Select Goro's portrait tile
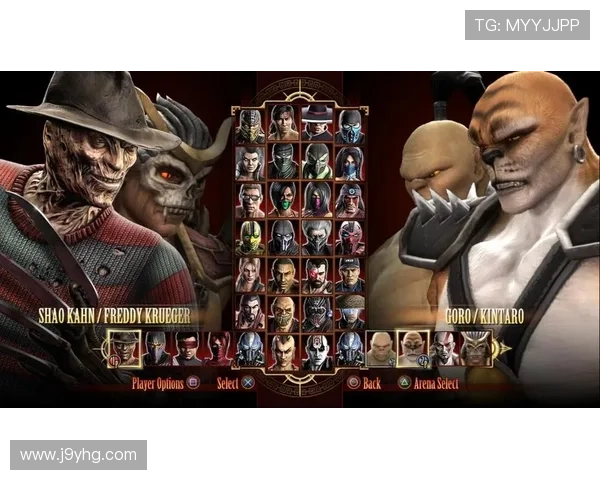Viewport: 600px width, 480px height. pyautogui.click(x=380, y=349)
